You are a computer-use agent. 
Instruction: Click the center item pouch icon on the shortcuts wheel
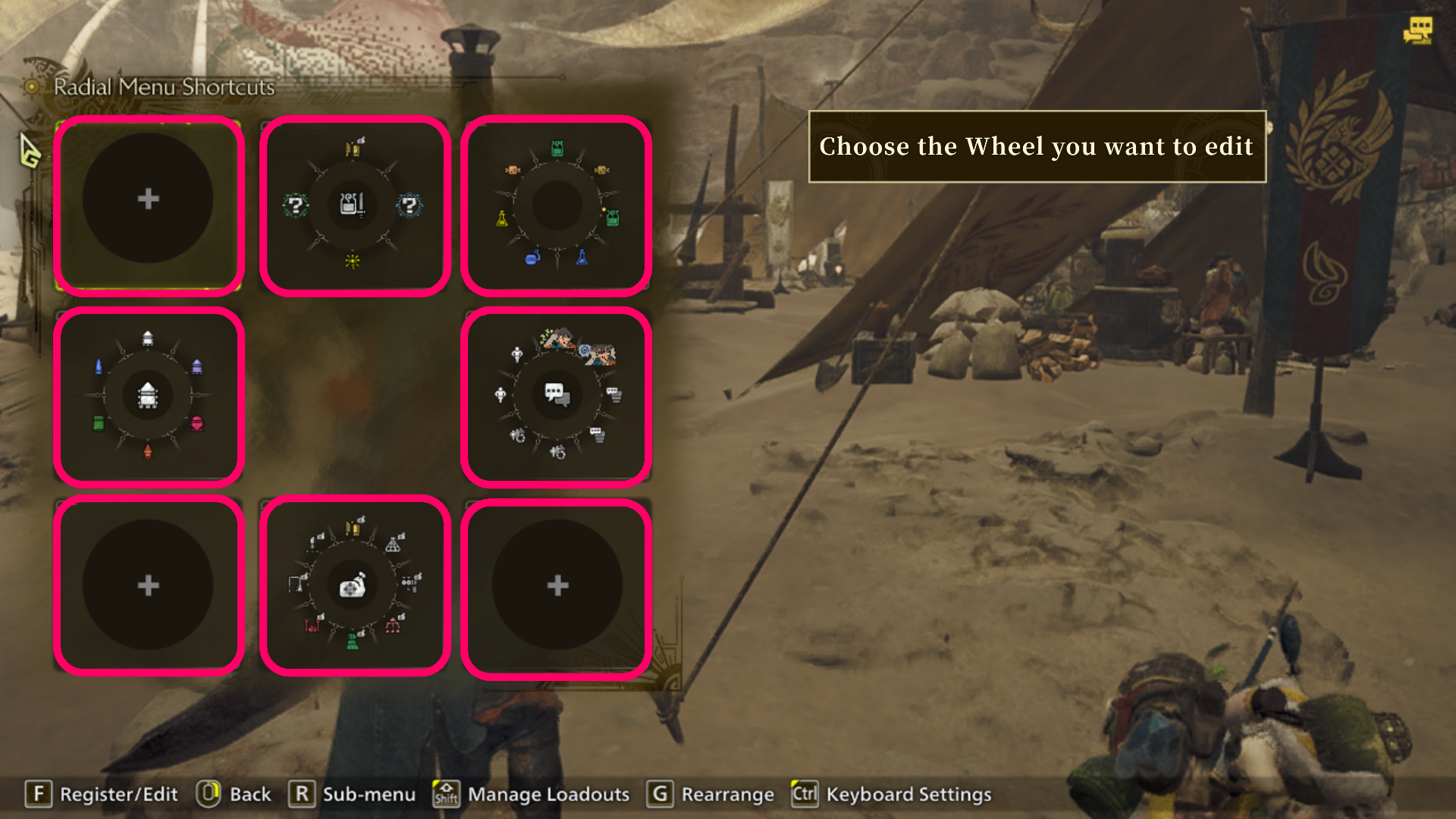click(352, 584)
